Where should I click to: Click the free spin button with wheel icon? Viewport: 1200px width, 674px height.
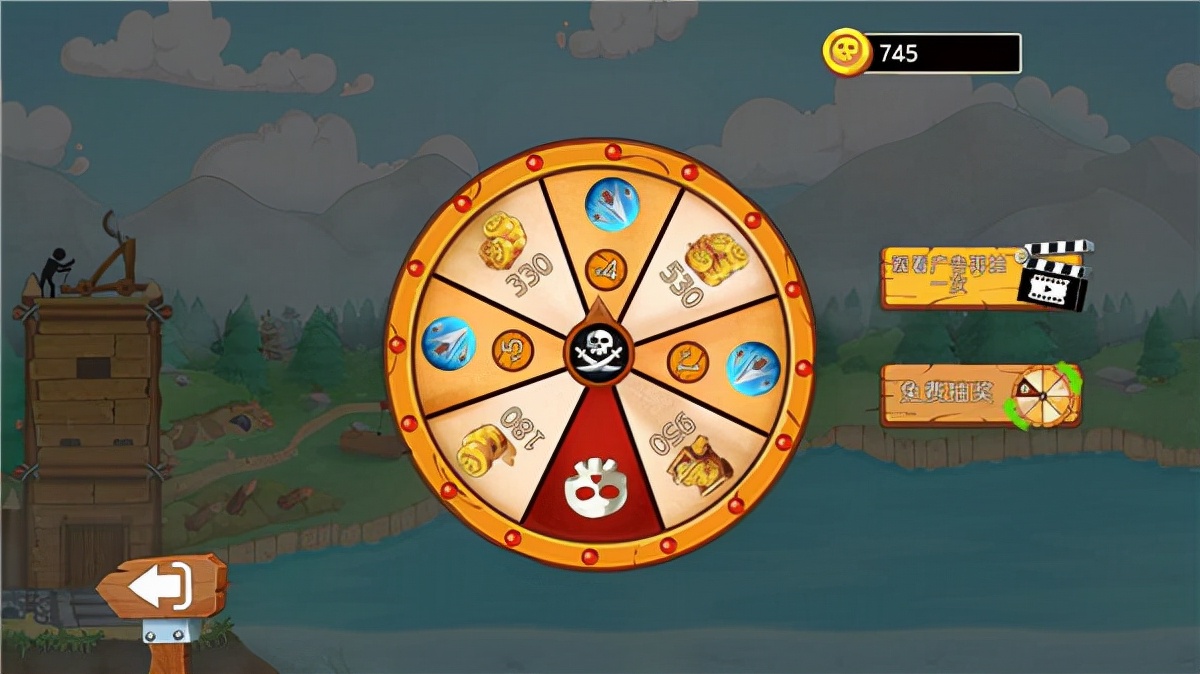(980, 396)
